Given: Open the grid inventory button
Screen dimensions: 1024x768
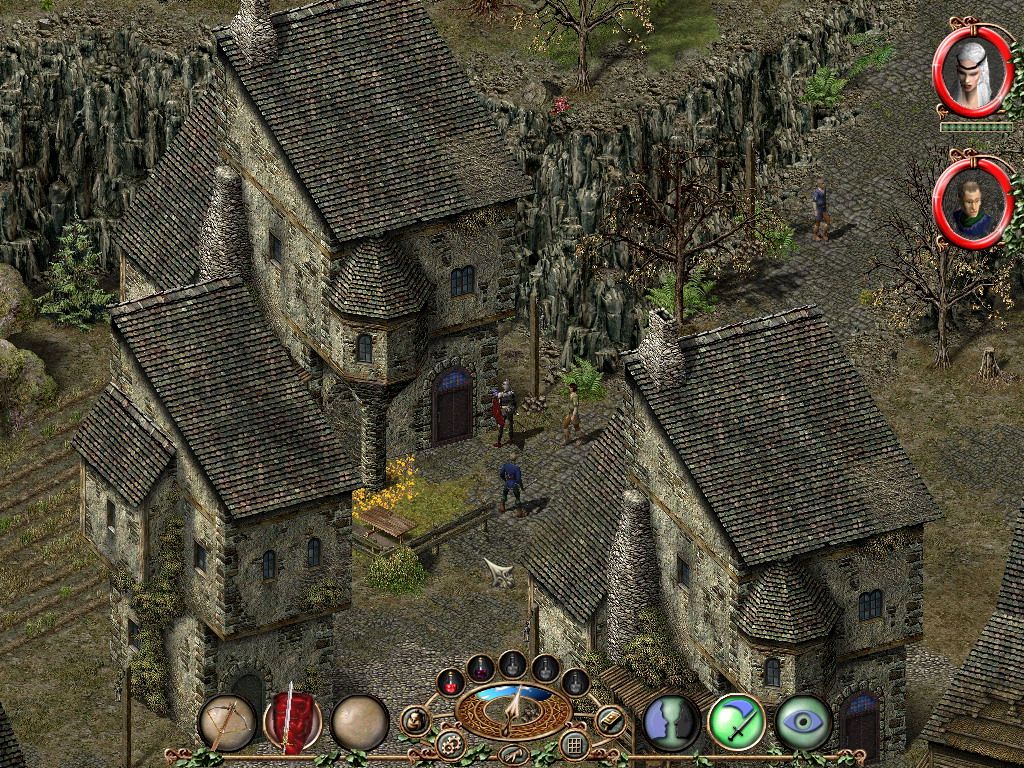Looking at the screenshot, I should [574, 744].
